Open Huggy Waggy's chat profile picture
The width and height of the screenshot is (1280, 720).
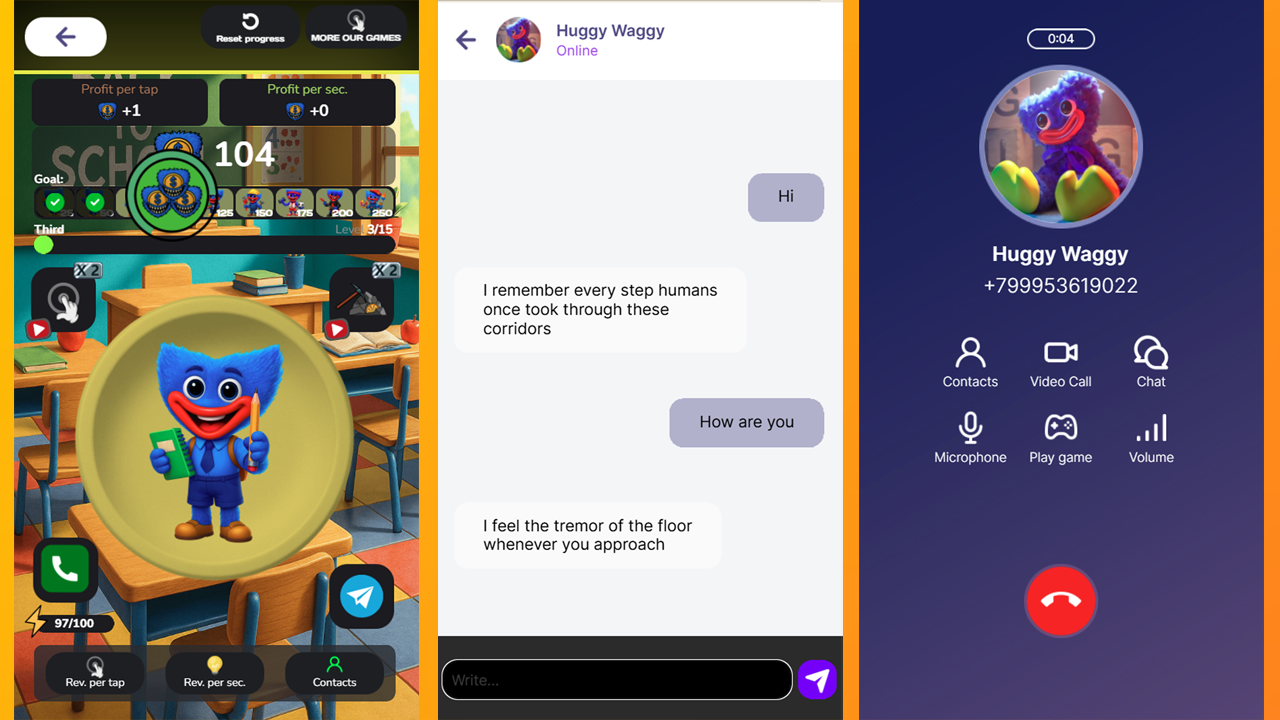(518, 41)
